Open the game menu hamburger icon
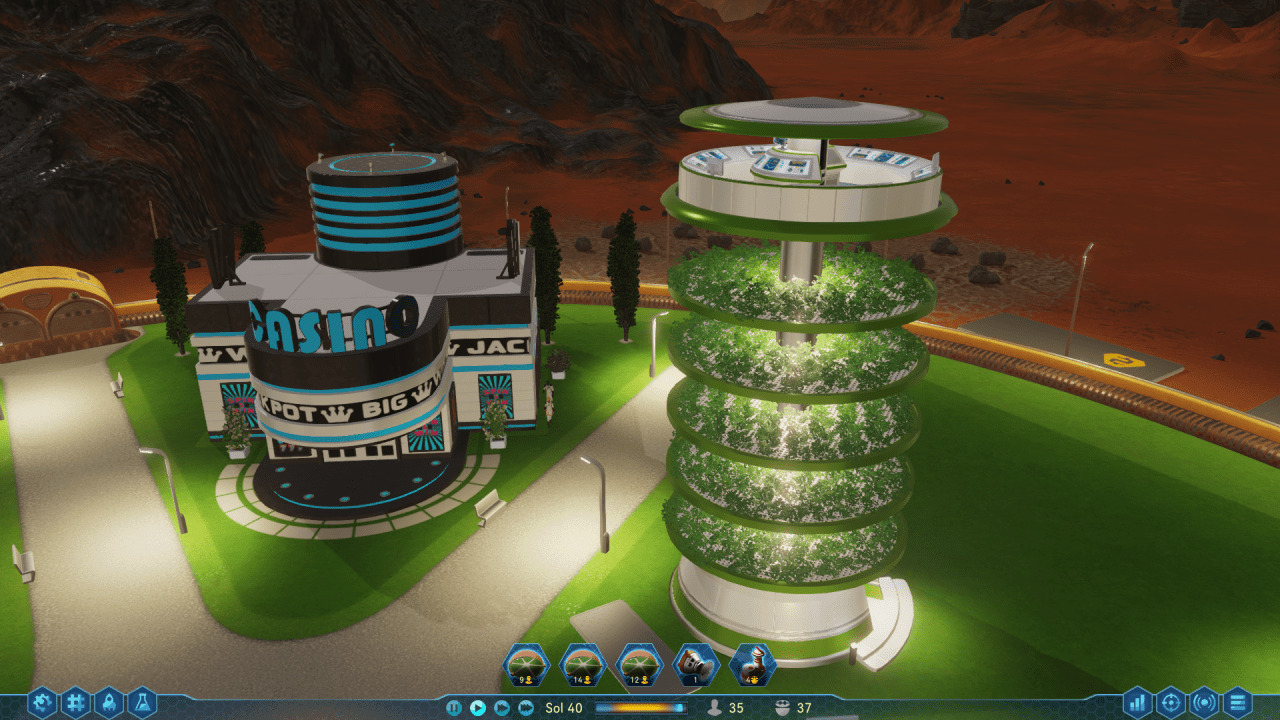Image resolution: width=1280 pixels, height=720 pixels. (x=1238, y=702)
